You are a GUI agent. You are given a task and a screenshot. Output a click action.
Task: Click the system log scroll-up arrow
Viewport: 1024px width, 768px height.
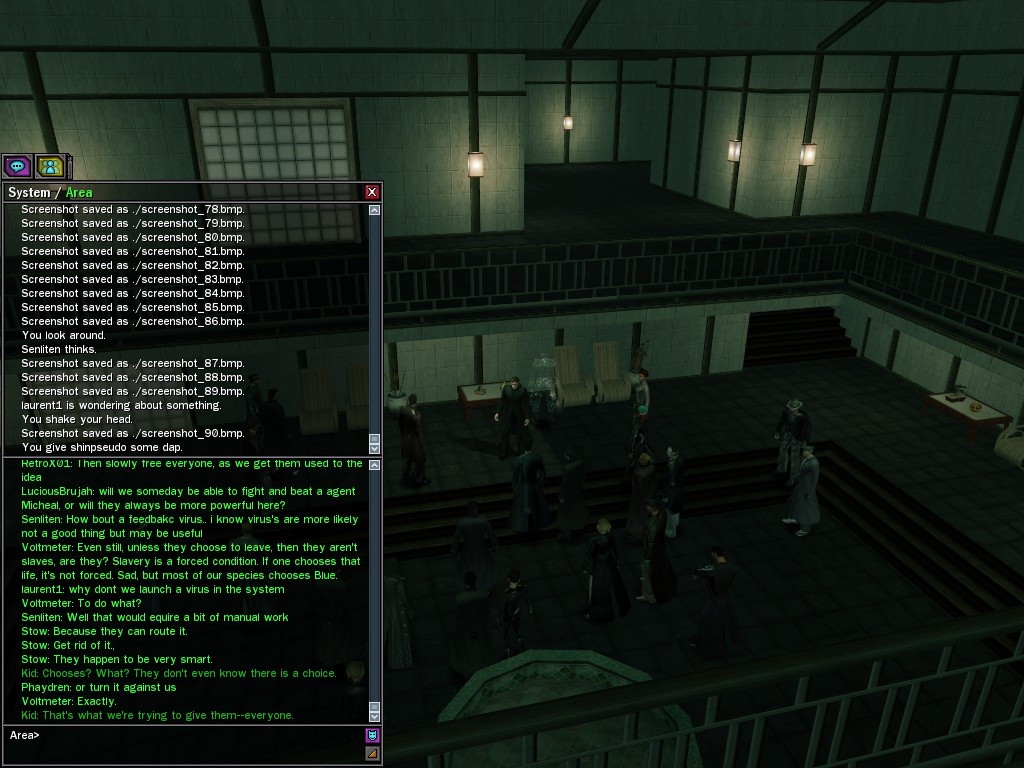[x=375, y=211]
